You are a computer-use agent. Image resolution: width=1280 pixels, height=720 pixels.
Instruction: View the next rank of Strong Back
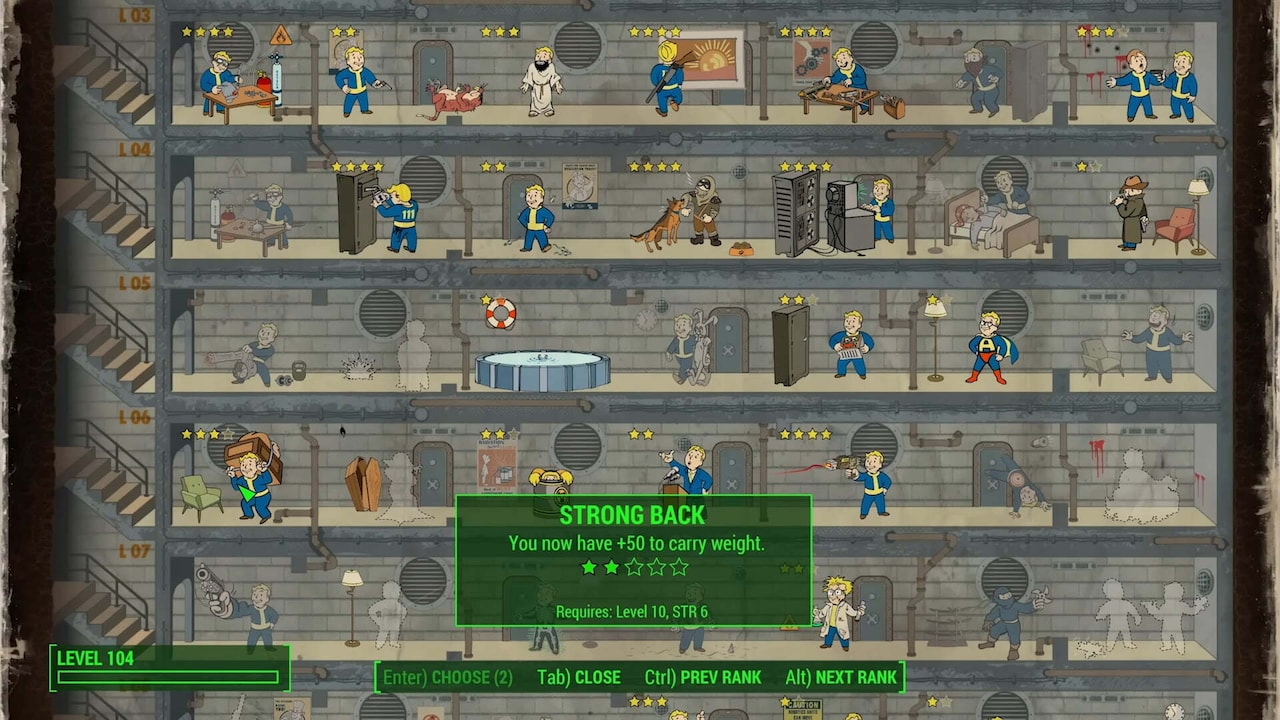coord(840,677)
